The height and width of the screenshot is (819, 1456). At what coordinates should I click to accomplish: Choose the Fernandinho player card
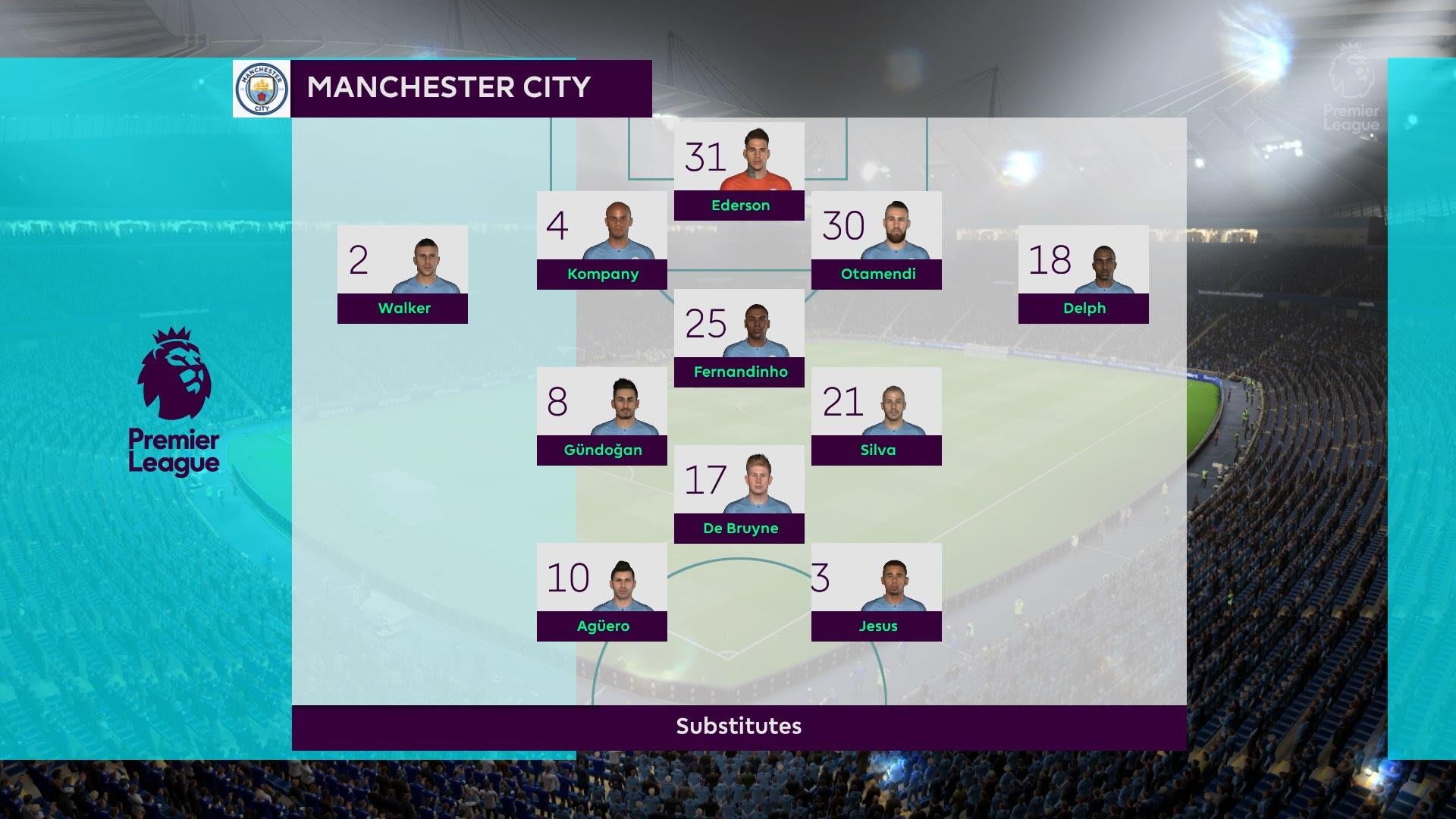[x=739, y=338]
